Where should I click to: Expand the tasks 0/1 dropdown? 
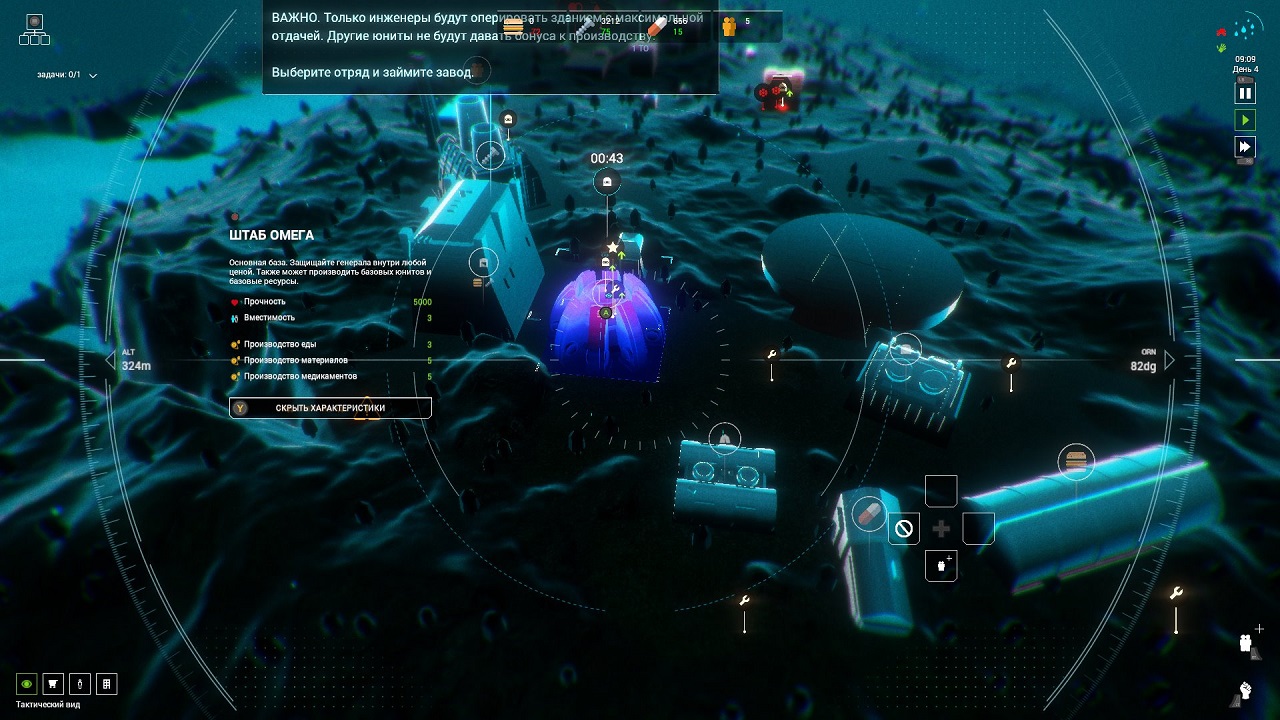coord(93,75)
